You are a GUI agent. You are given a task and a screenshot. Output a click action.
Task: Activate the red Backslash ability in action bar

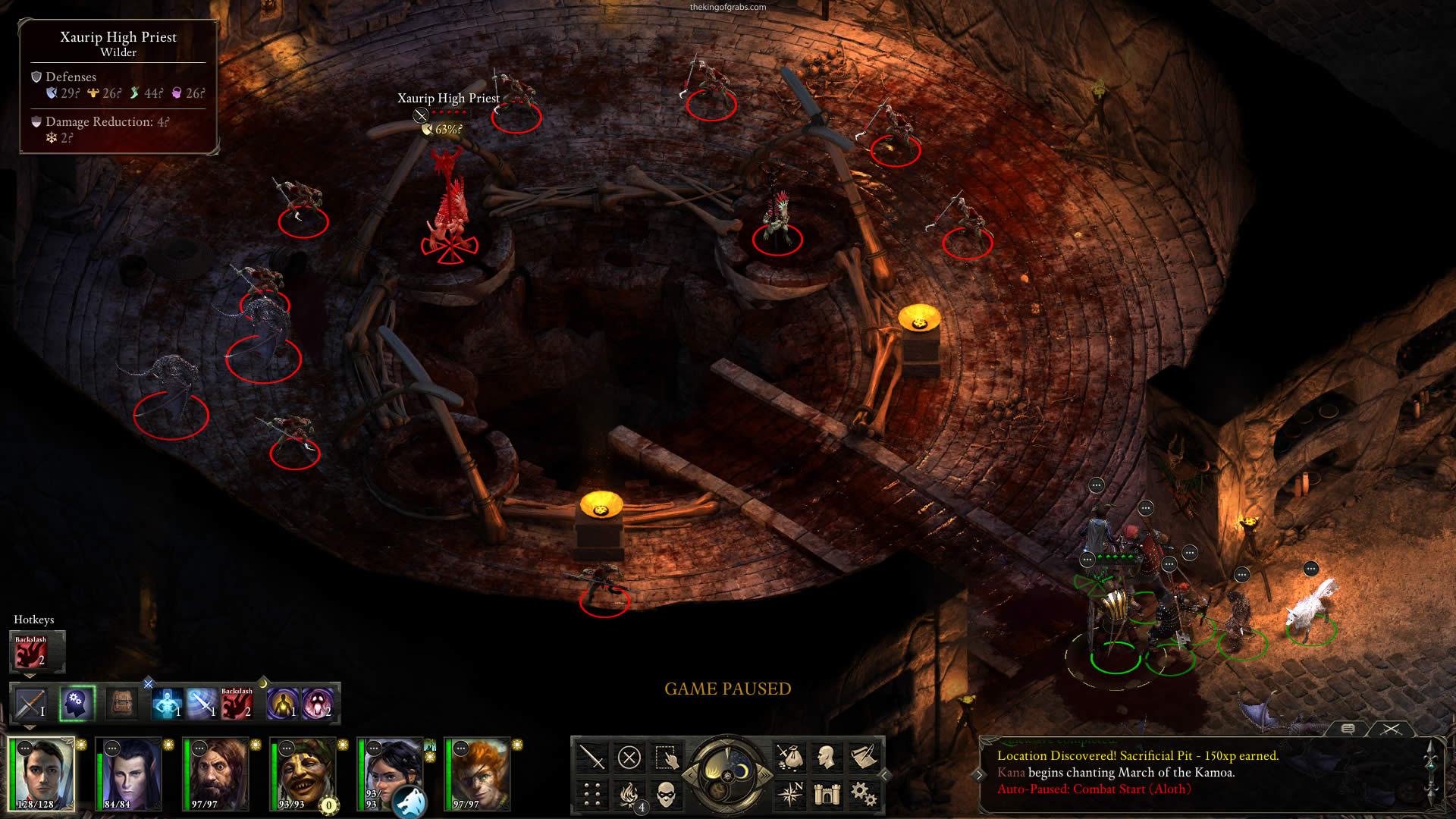[x=237, y=704]
